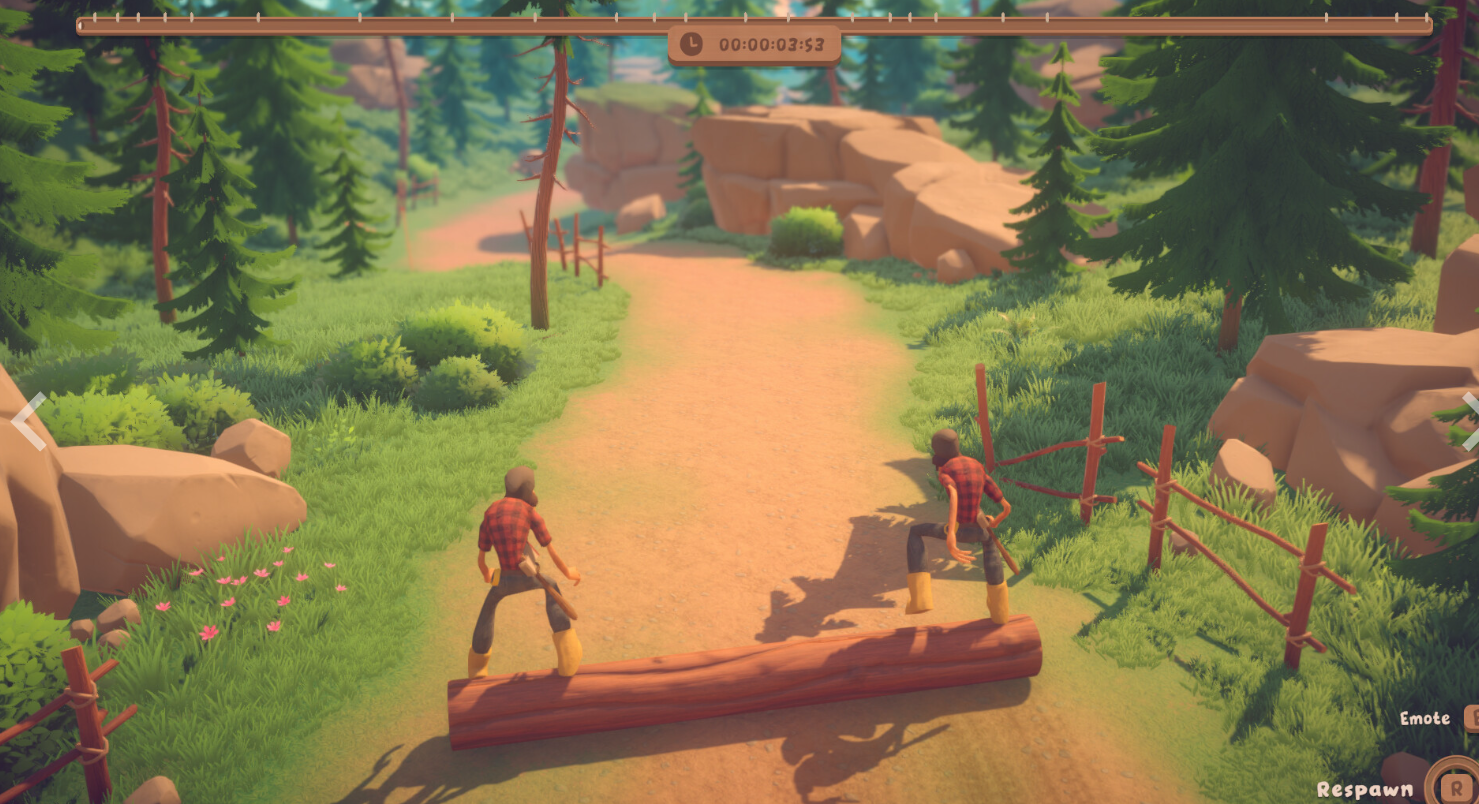Click the Emote text label
1479x804 pixels.
point(1424,718)
